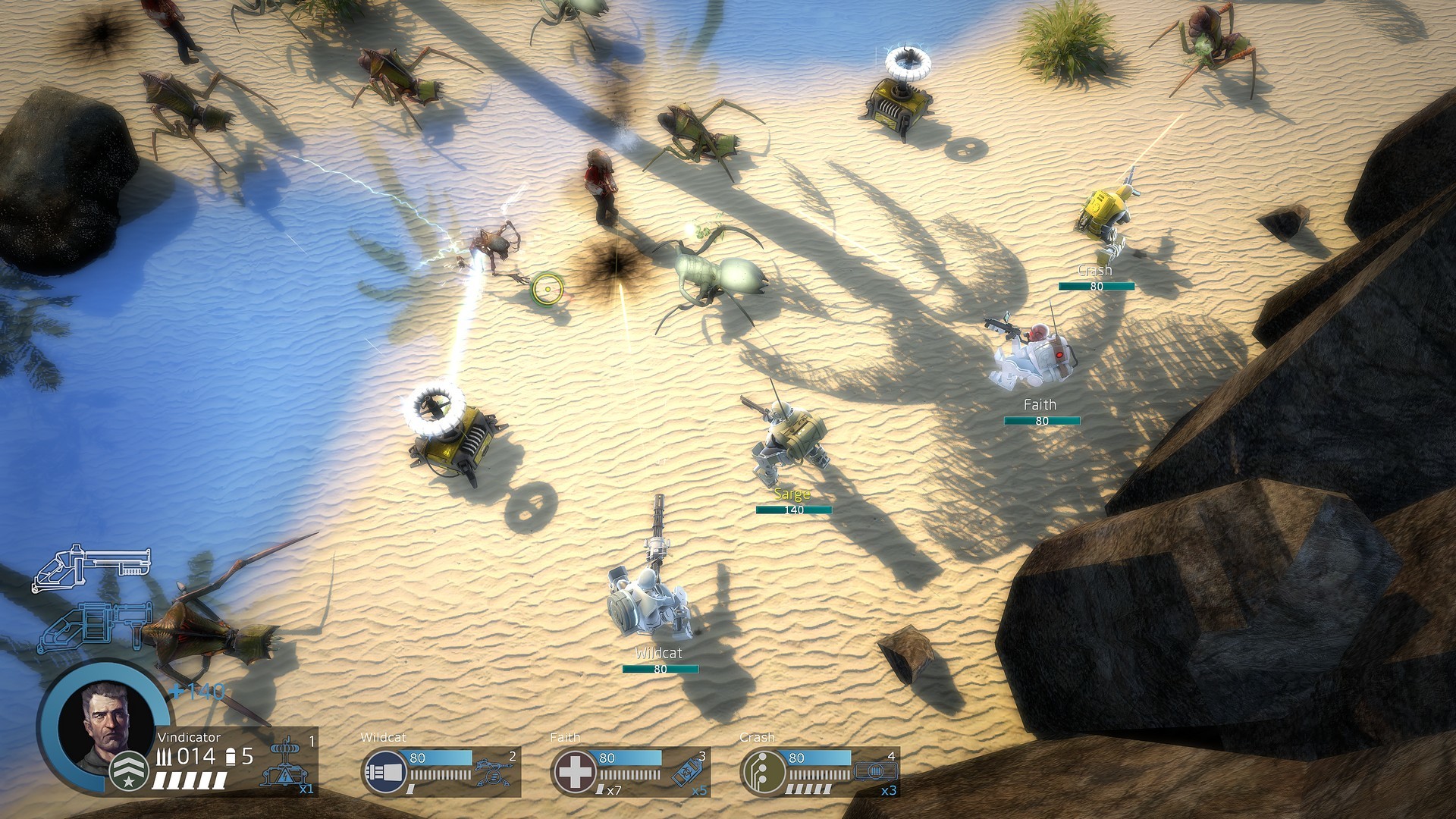This screenshot has width=1456, height=819.
Task: Switch to the grenade launcher weapon icon
Action: [x=95, y=626]
